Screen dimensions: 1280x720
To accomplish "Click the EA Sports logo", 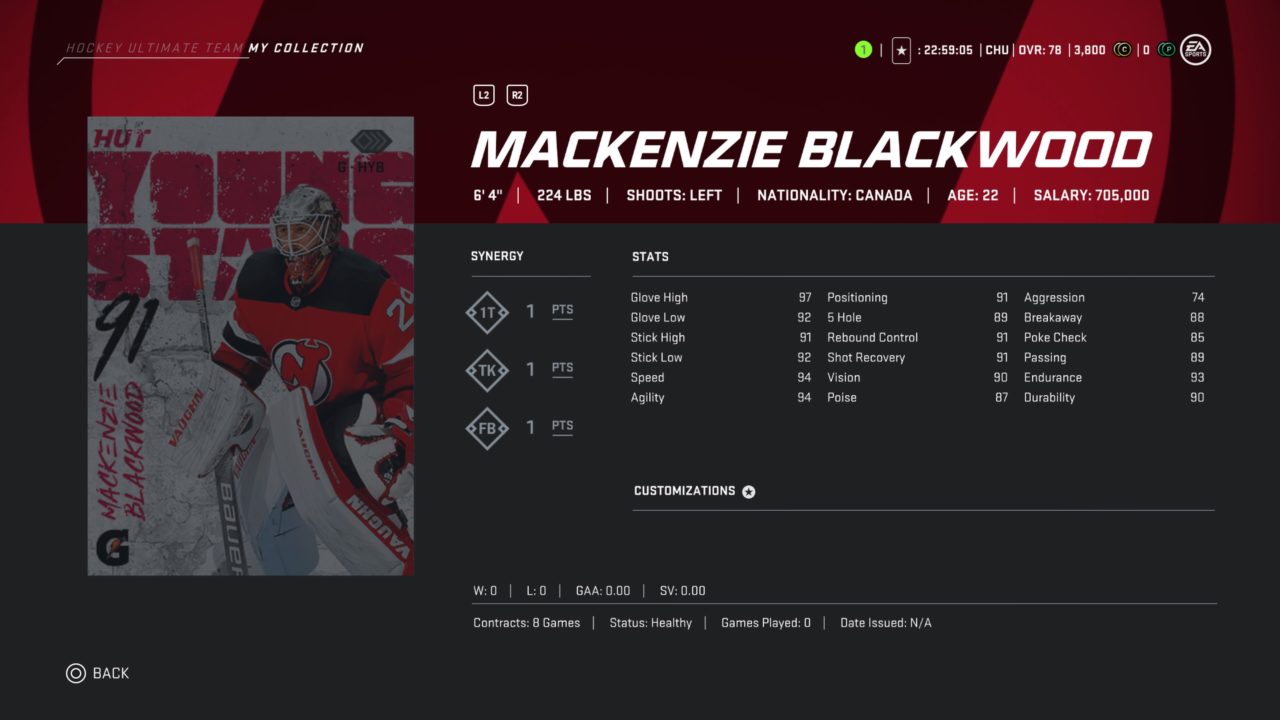I will [x=1195, y=49].
